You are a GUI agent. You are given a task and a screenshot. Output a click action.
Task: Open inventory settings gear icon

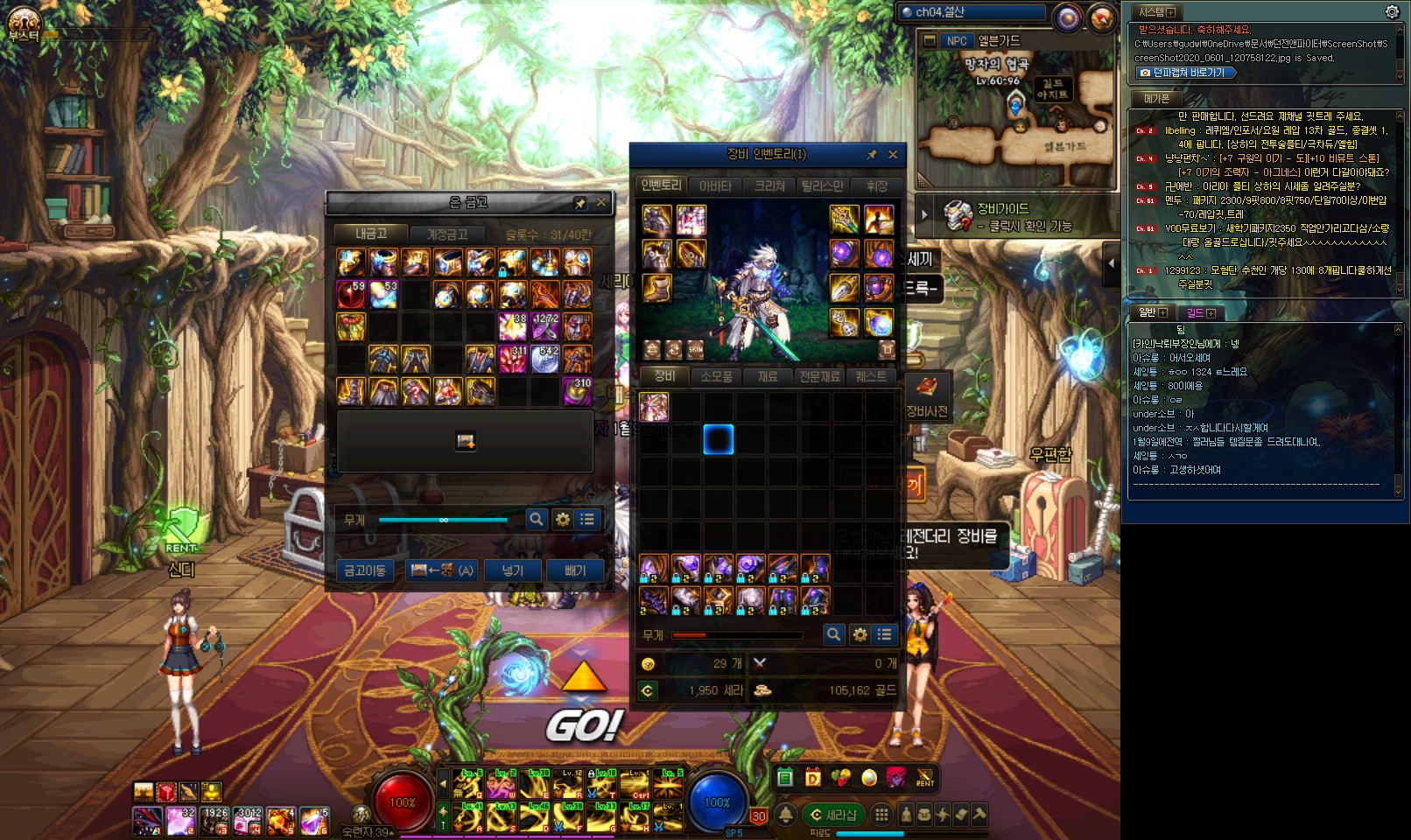(x=860, y=634)
